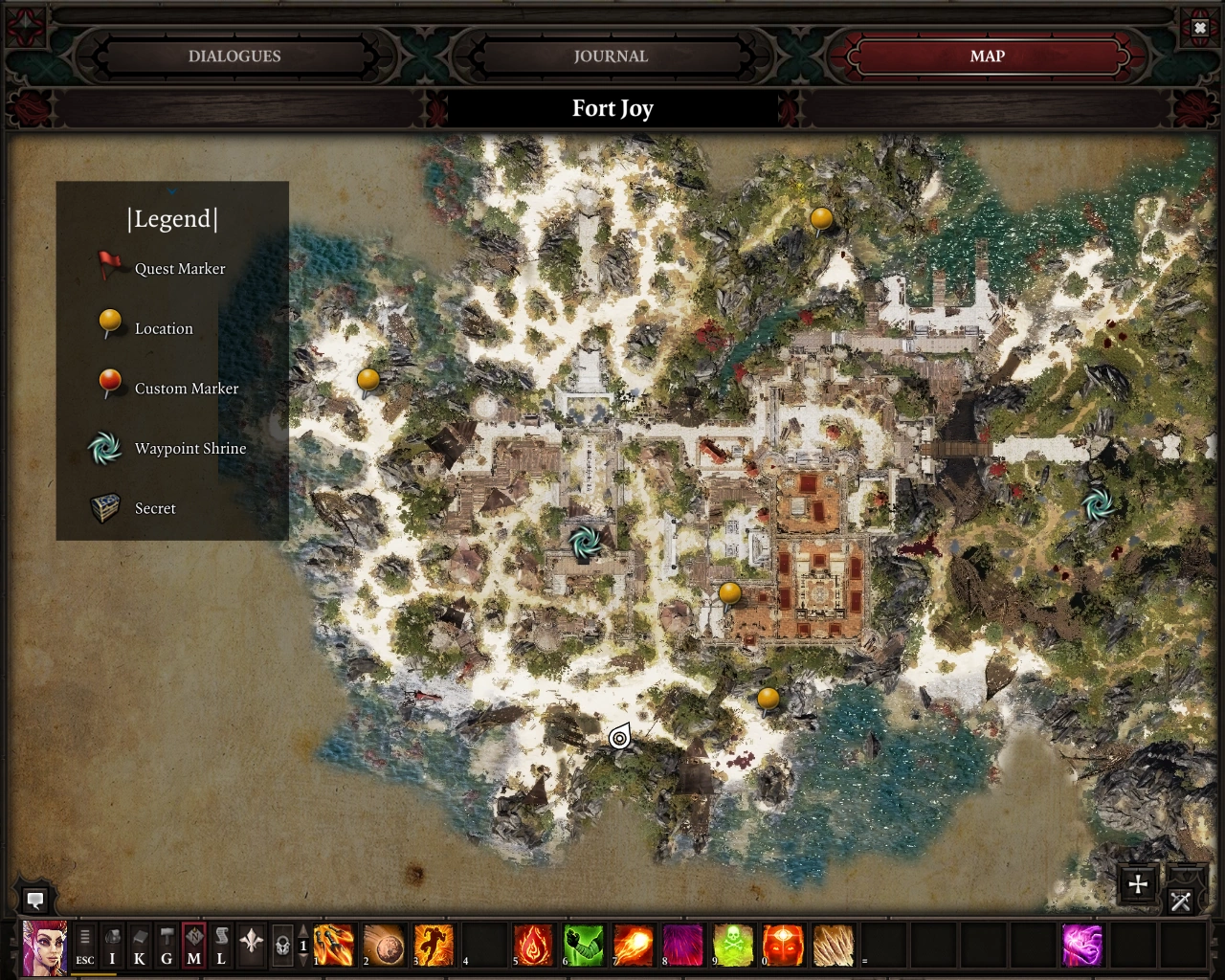
Task: Activate the purple heart skill
Action: [1081, 946]
